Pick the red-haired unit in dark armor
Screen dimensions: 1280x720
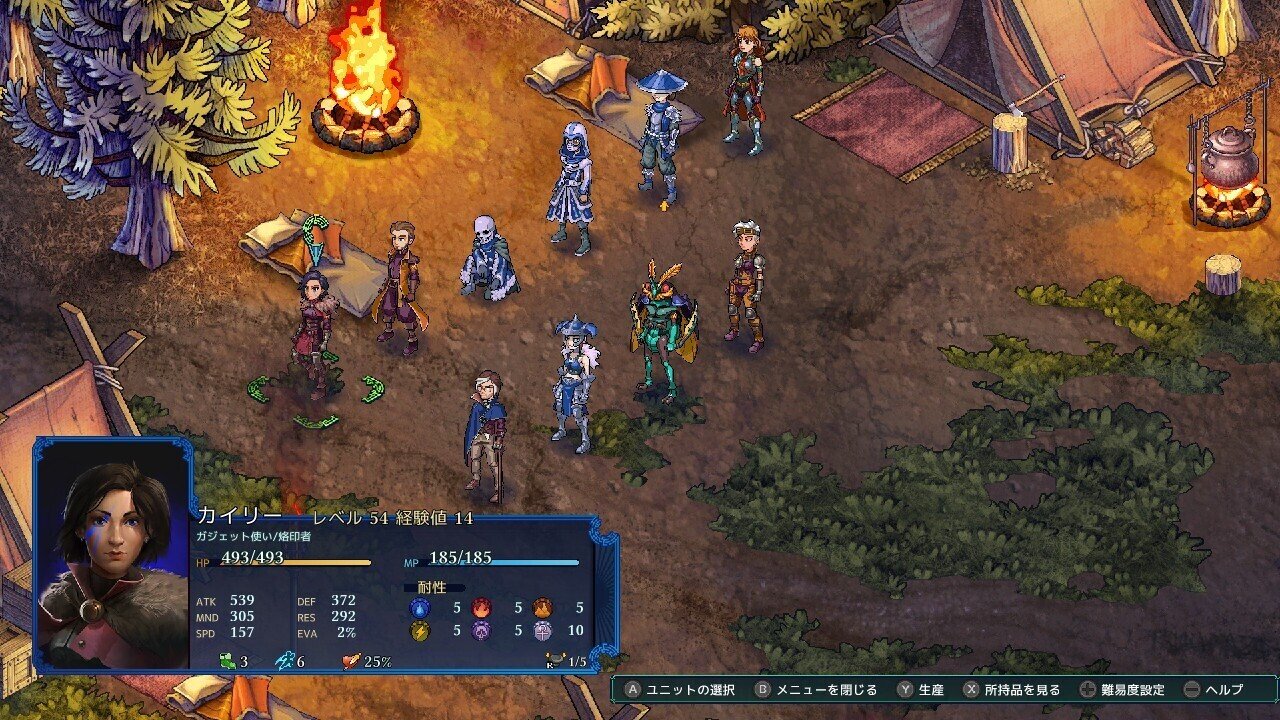(x=744, y=88)
